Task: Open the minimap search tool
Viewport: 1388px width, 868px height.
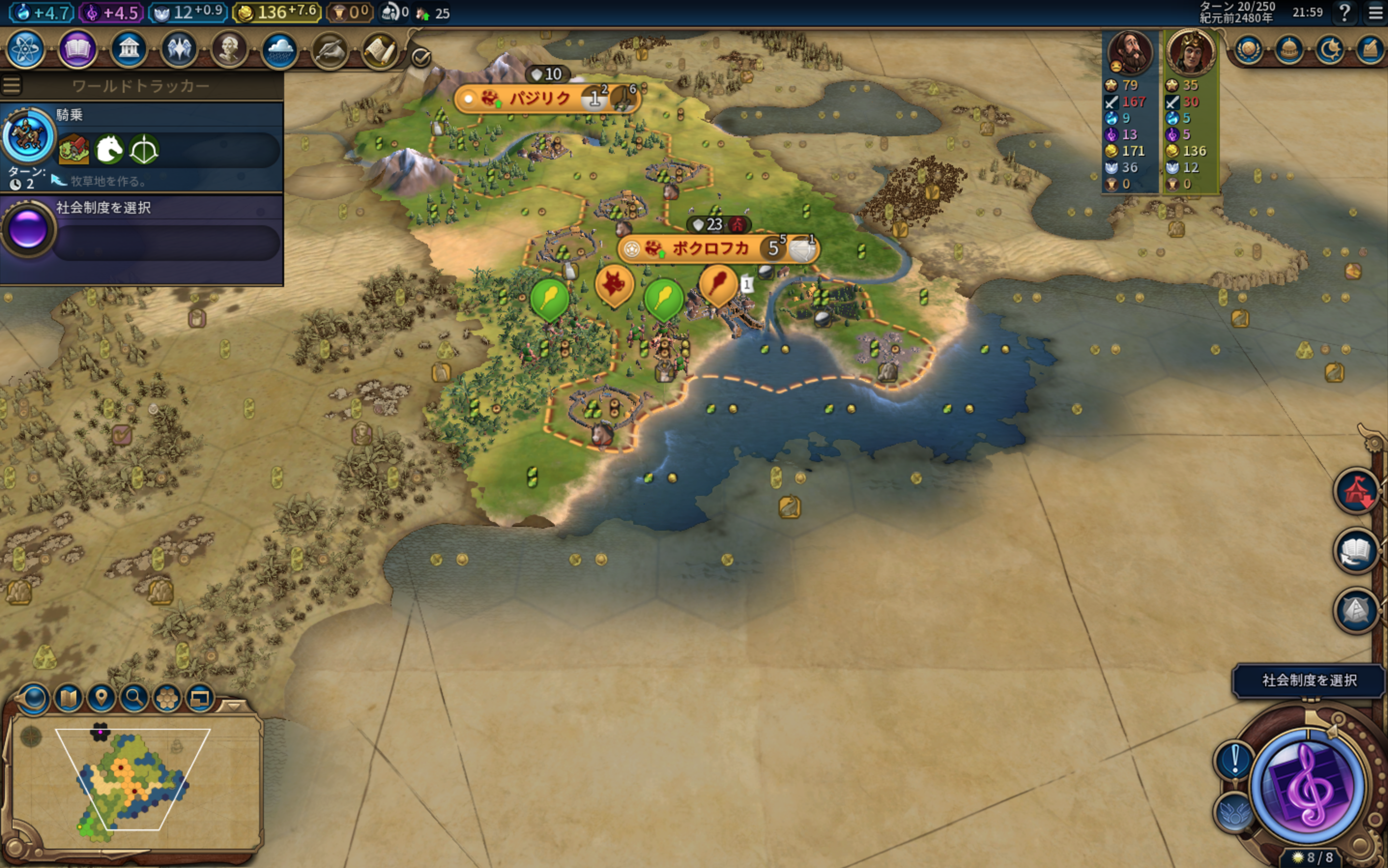Action: point(134,698)
